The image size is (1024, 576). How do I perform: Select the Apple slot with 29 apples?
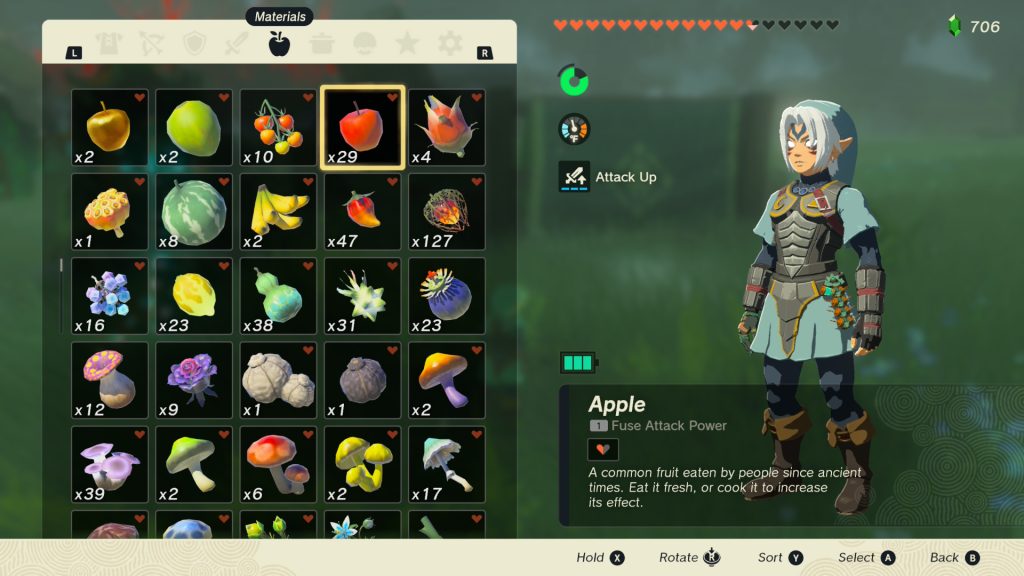[x=362, y=127]
